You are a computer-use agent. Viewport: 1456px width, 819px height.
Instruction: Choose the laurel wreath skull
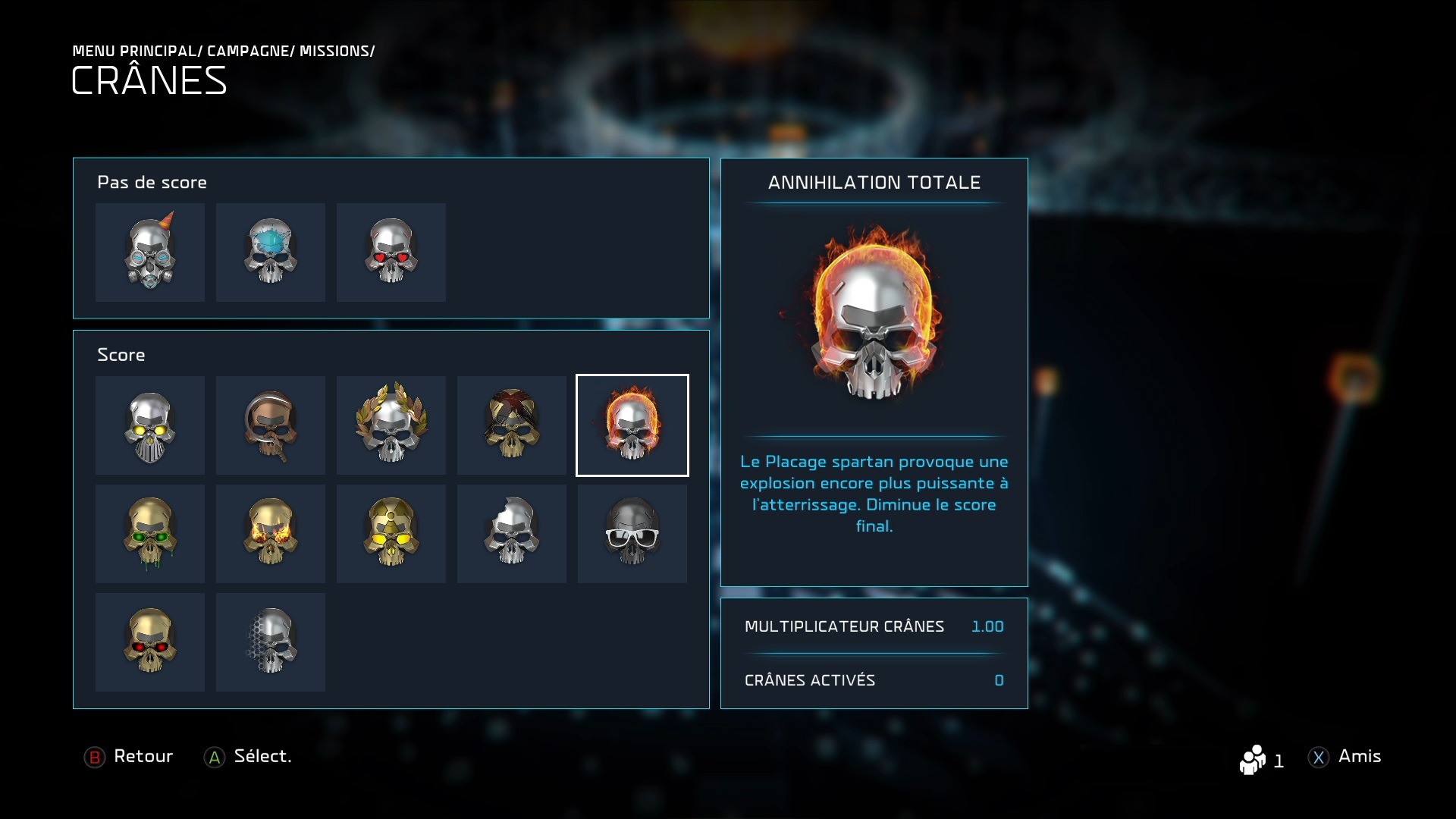(391, 425)
